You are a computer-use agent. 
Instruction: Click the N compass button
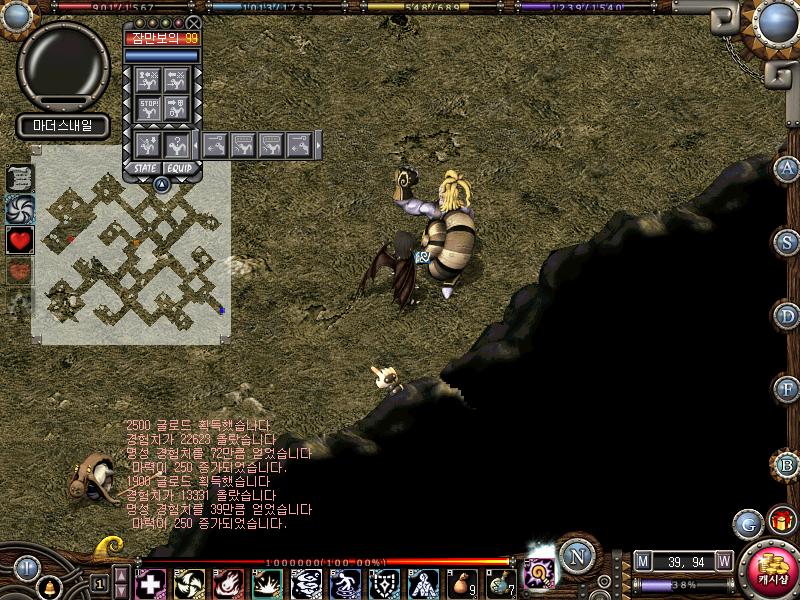point(576,556)
